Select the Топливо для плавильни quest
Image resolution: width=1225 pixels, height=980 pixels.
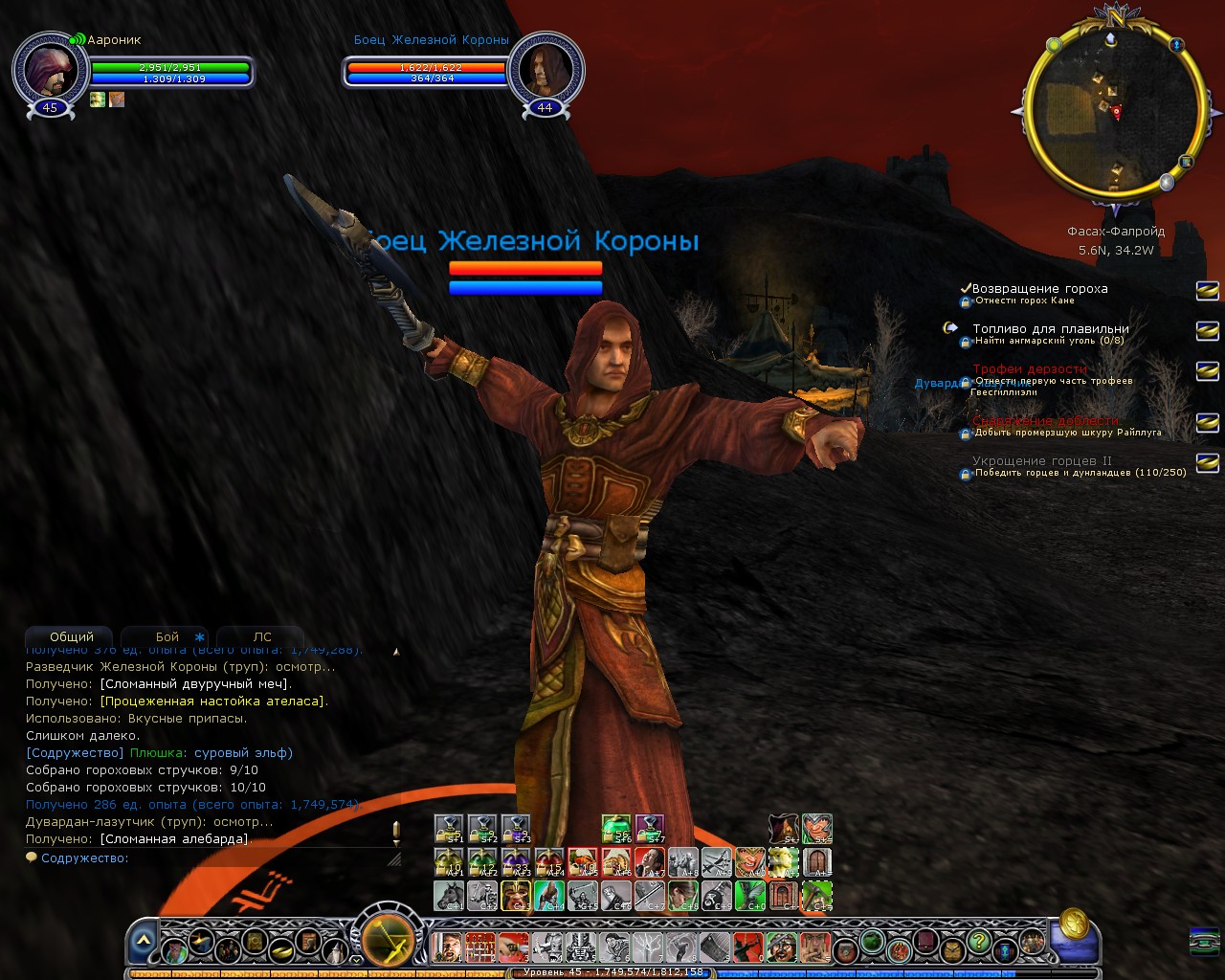[x=1050, y=328]
